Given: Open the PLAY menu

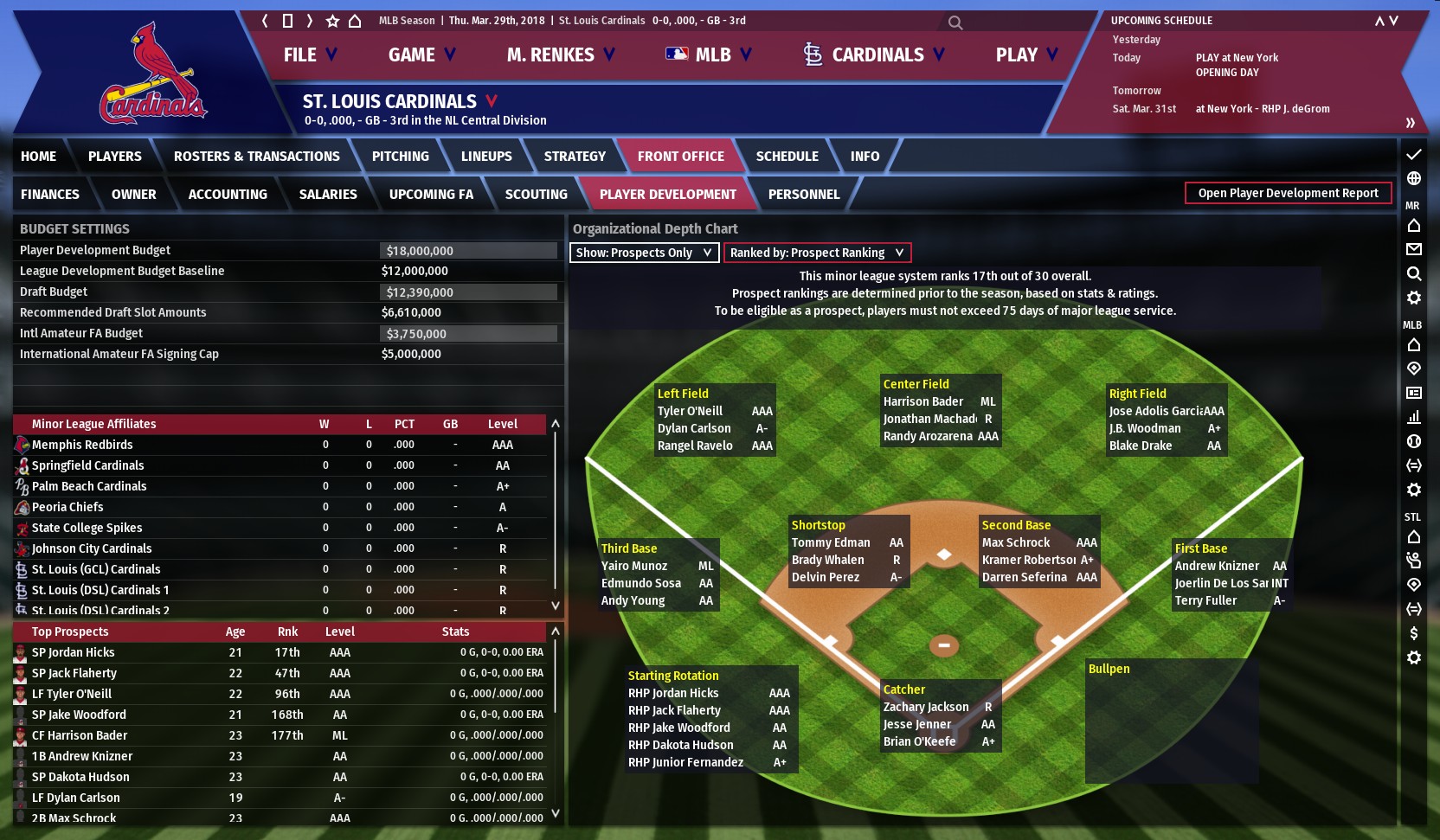Looking at the screenshot, I should 1025,55.
